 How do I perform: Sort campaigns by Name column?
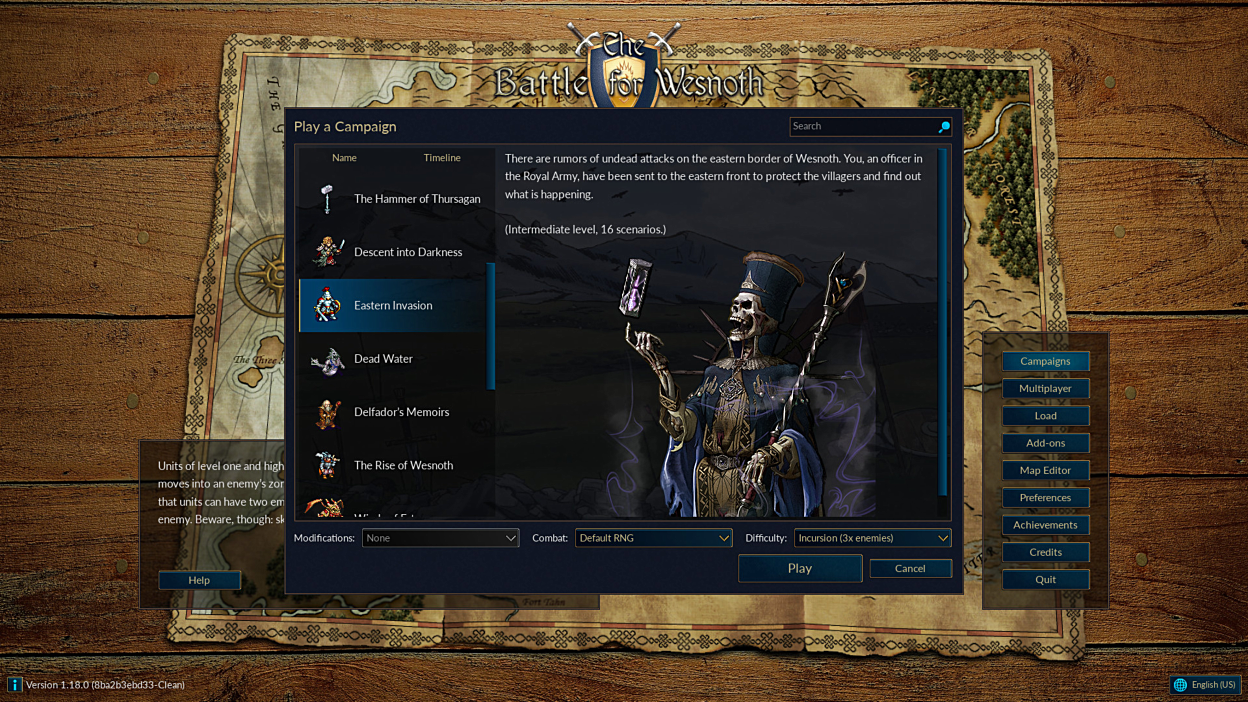pyautogui.click(x=344, y=158)
